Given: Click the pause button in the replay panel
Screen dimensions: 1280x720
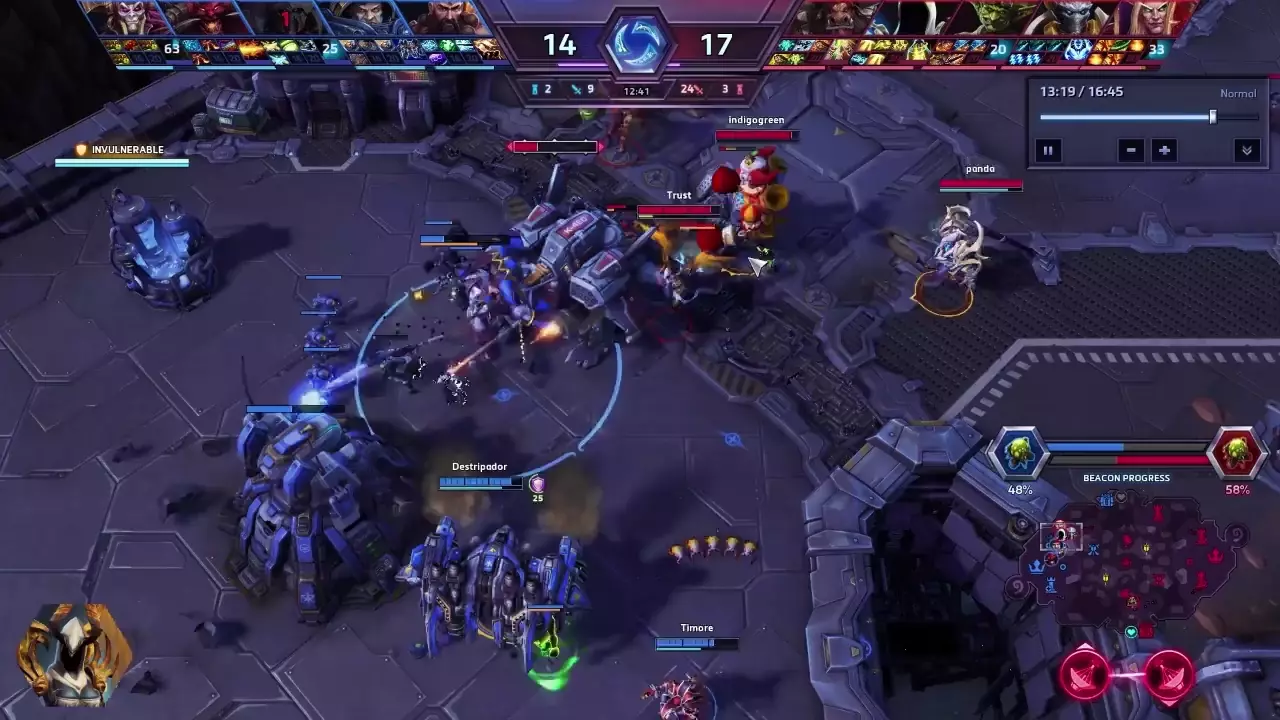Looking at the screenshot, I should (1048, 150).
